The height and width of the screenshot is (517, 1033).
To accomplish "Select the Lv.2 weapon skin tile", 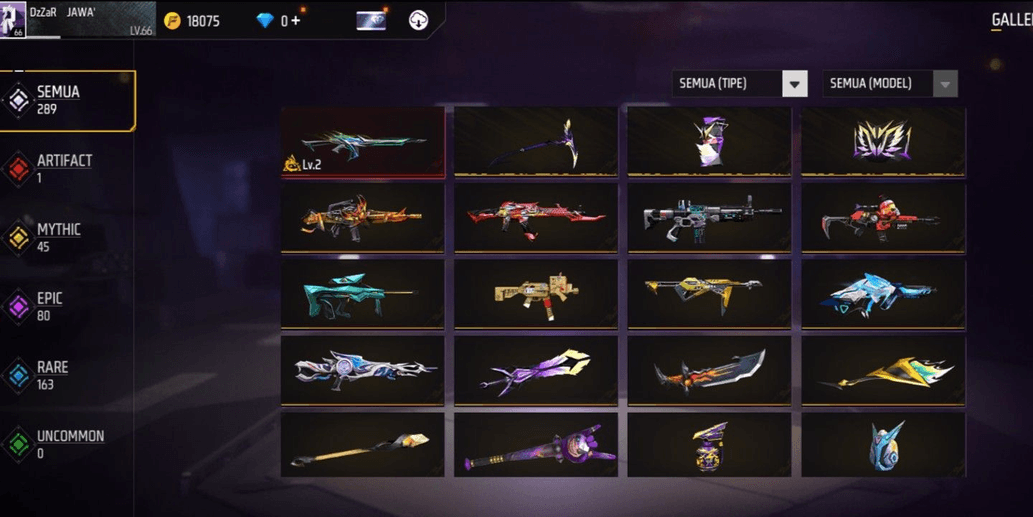I will (362, 142).
